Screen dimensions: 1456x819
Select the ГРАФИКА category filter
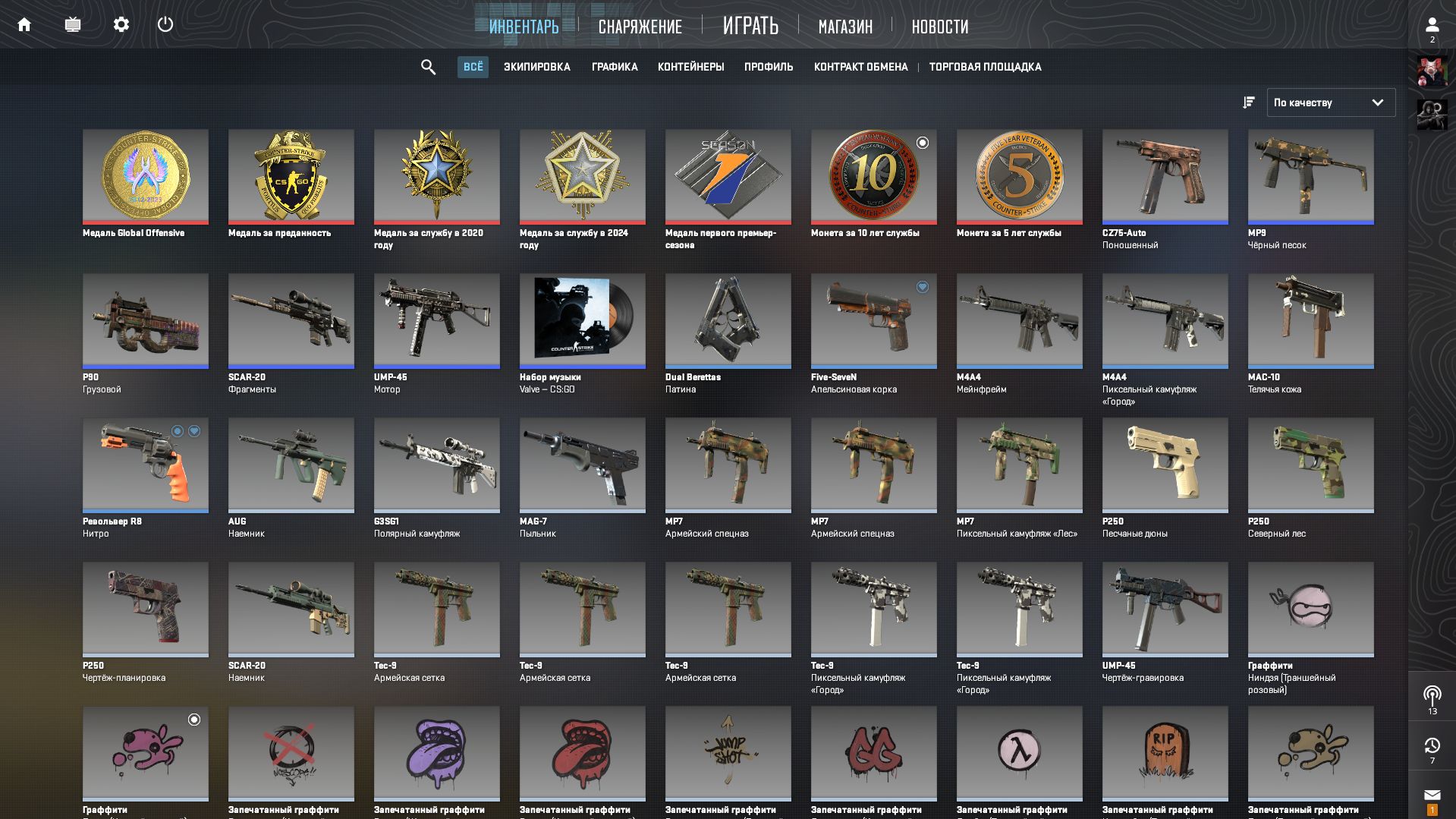click(x=615, y=68)
